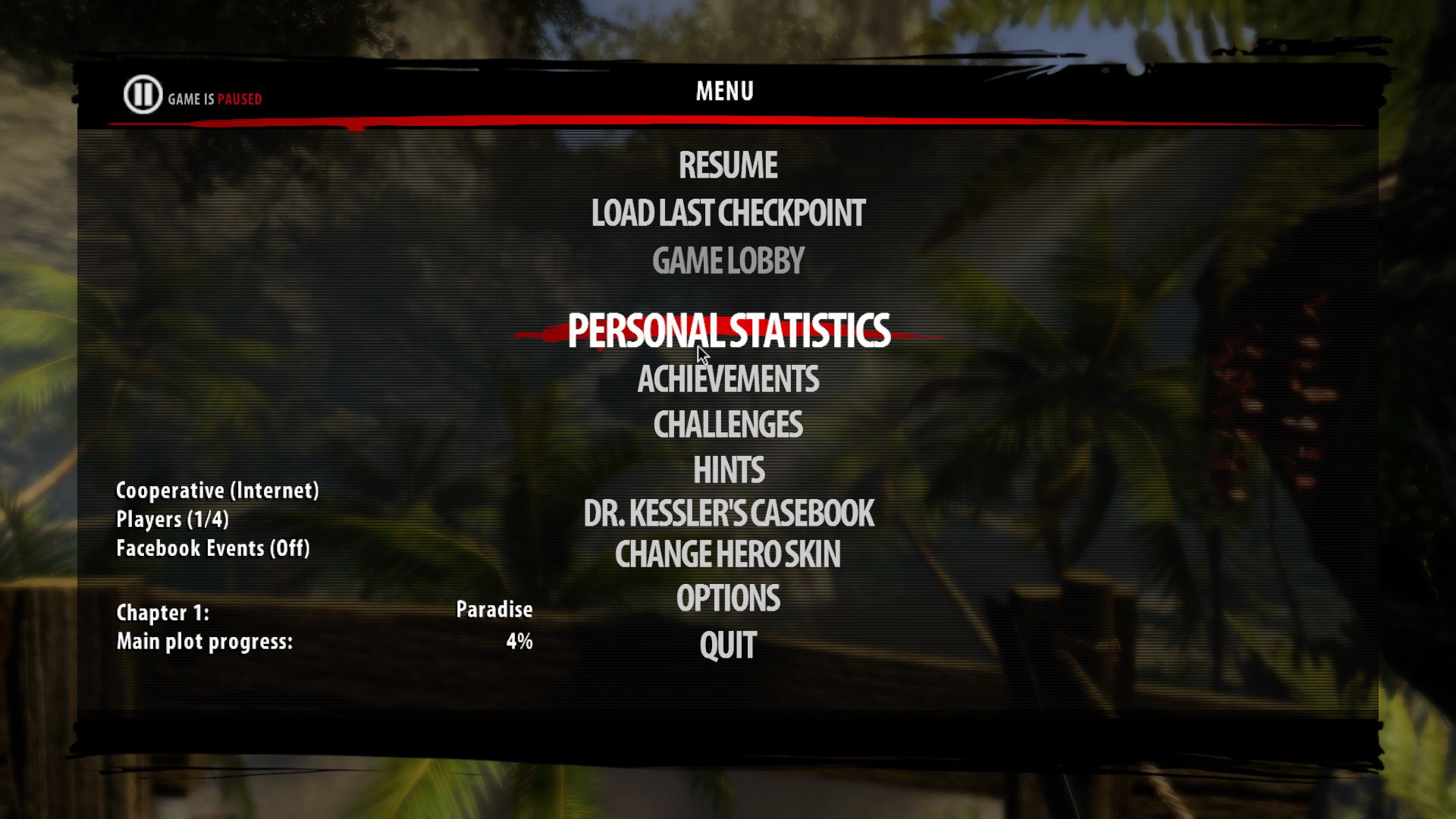
Task: Click the Cooperative (Internet) mode label
Action: (217, 491)
